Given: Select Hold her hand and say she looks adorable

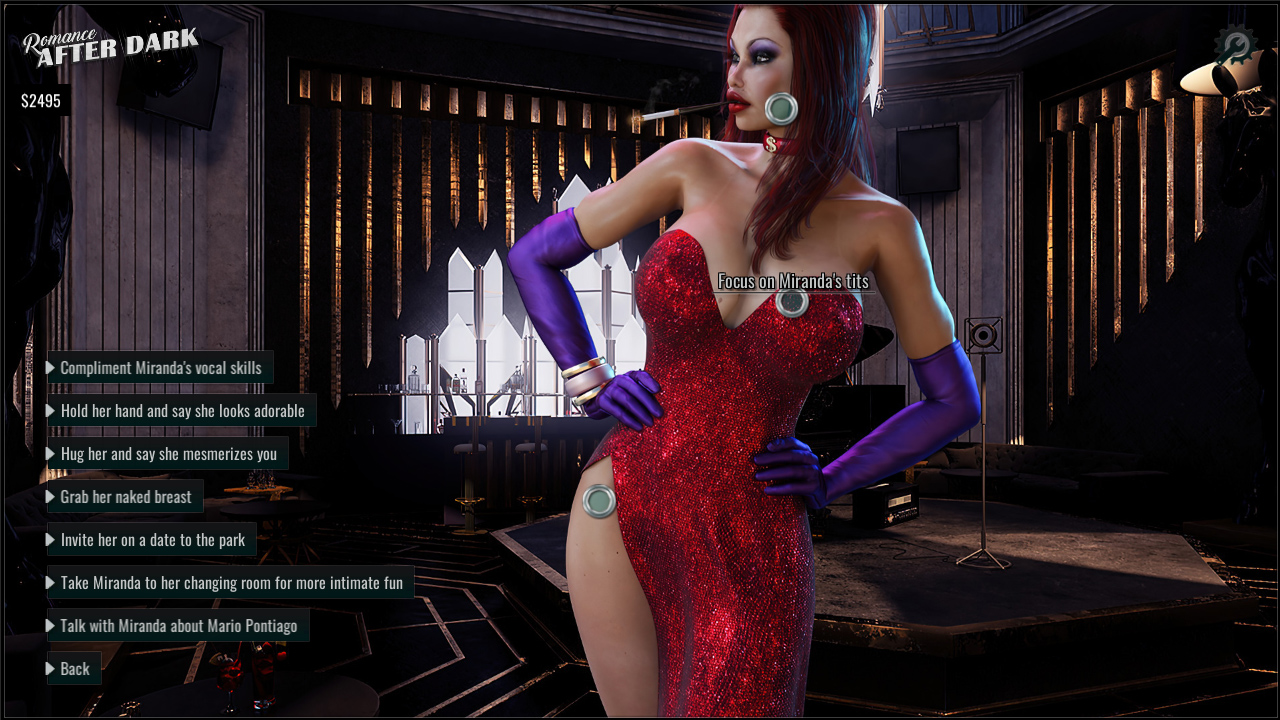Looking at the screenshot, I should 182,411.
